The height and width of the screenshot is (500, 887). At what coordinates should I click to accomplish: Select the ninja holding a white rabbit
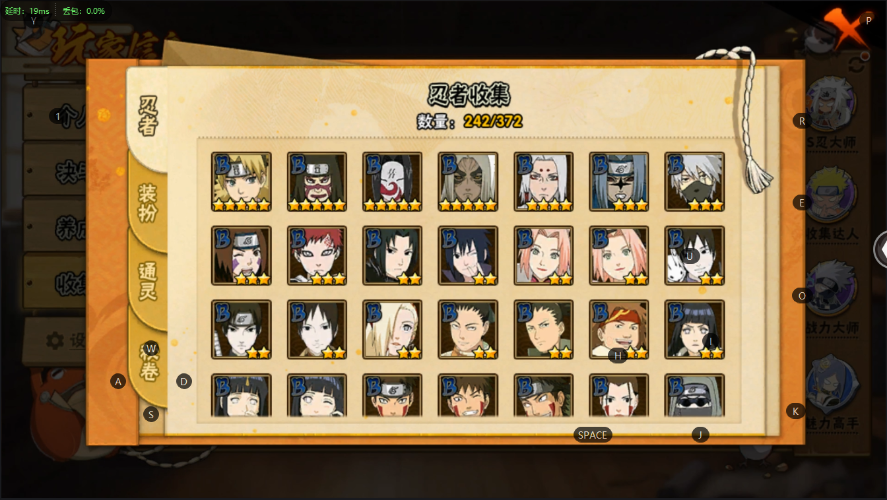(694, 255)
